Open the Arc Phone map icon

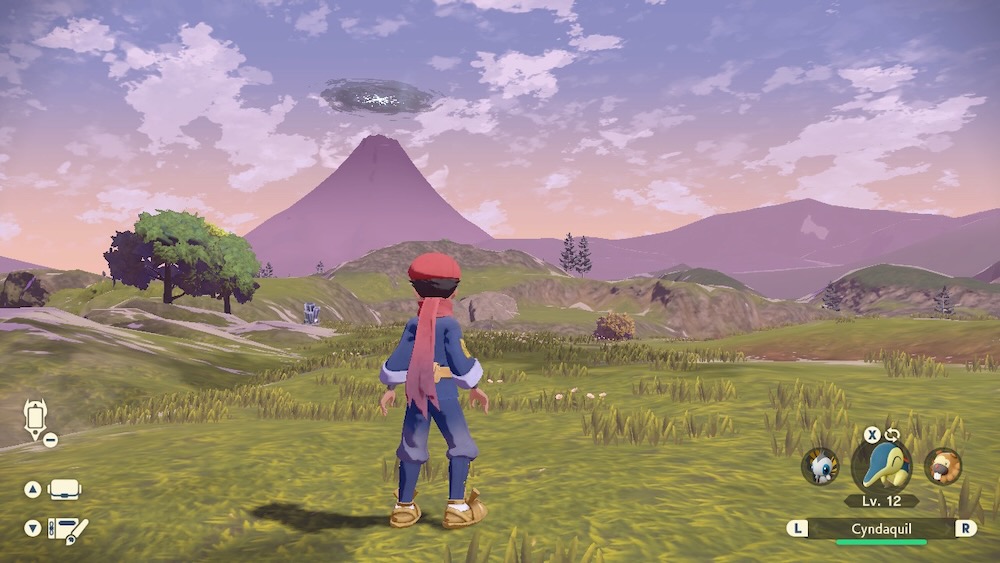coord(36,420)
